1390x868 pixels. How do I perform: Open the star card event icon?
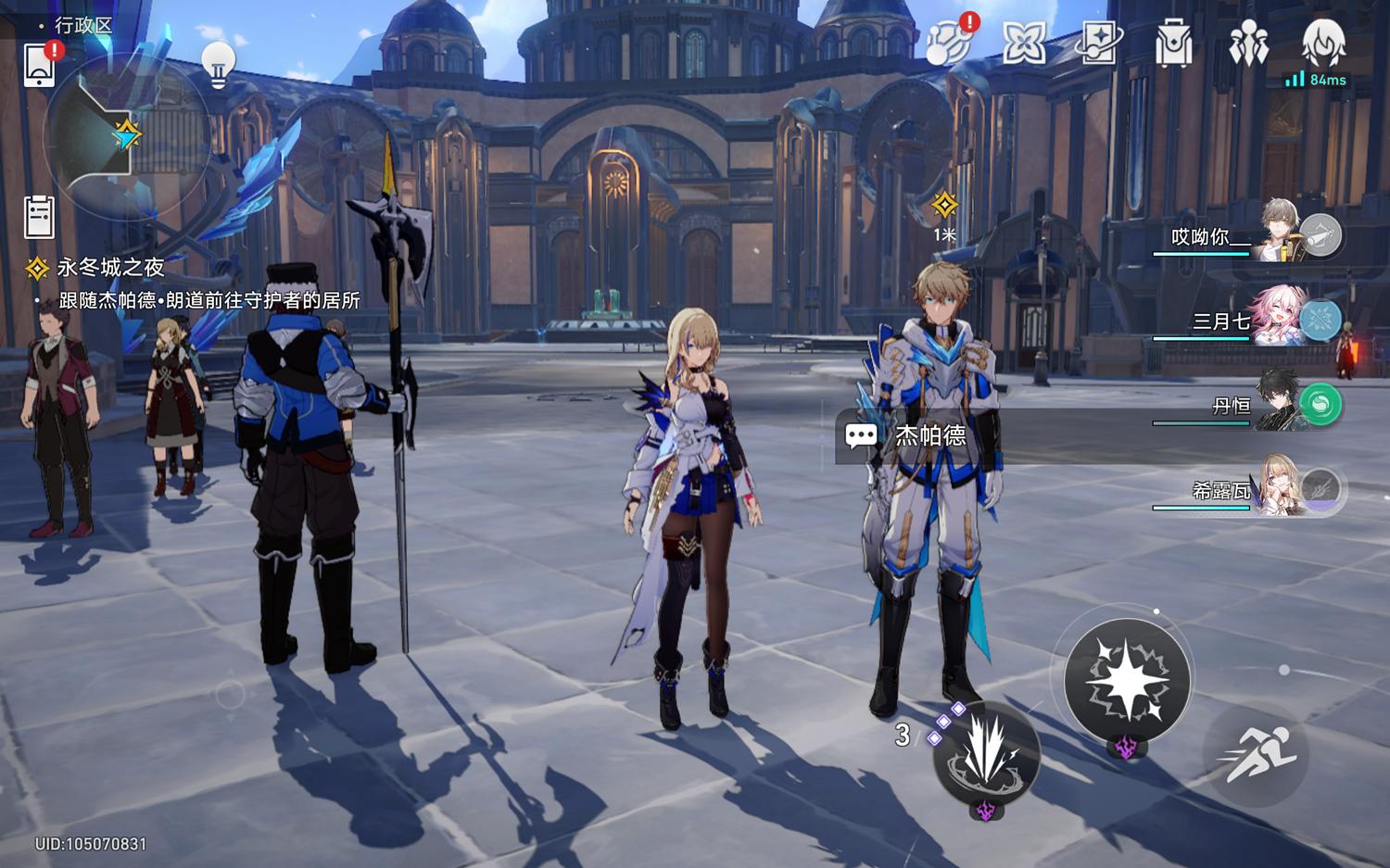click(1098, 43)
